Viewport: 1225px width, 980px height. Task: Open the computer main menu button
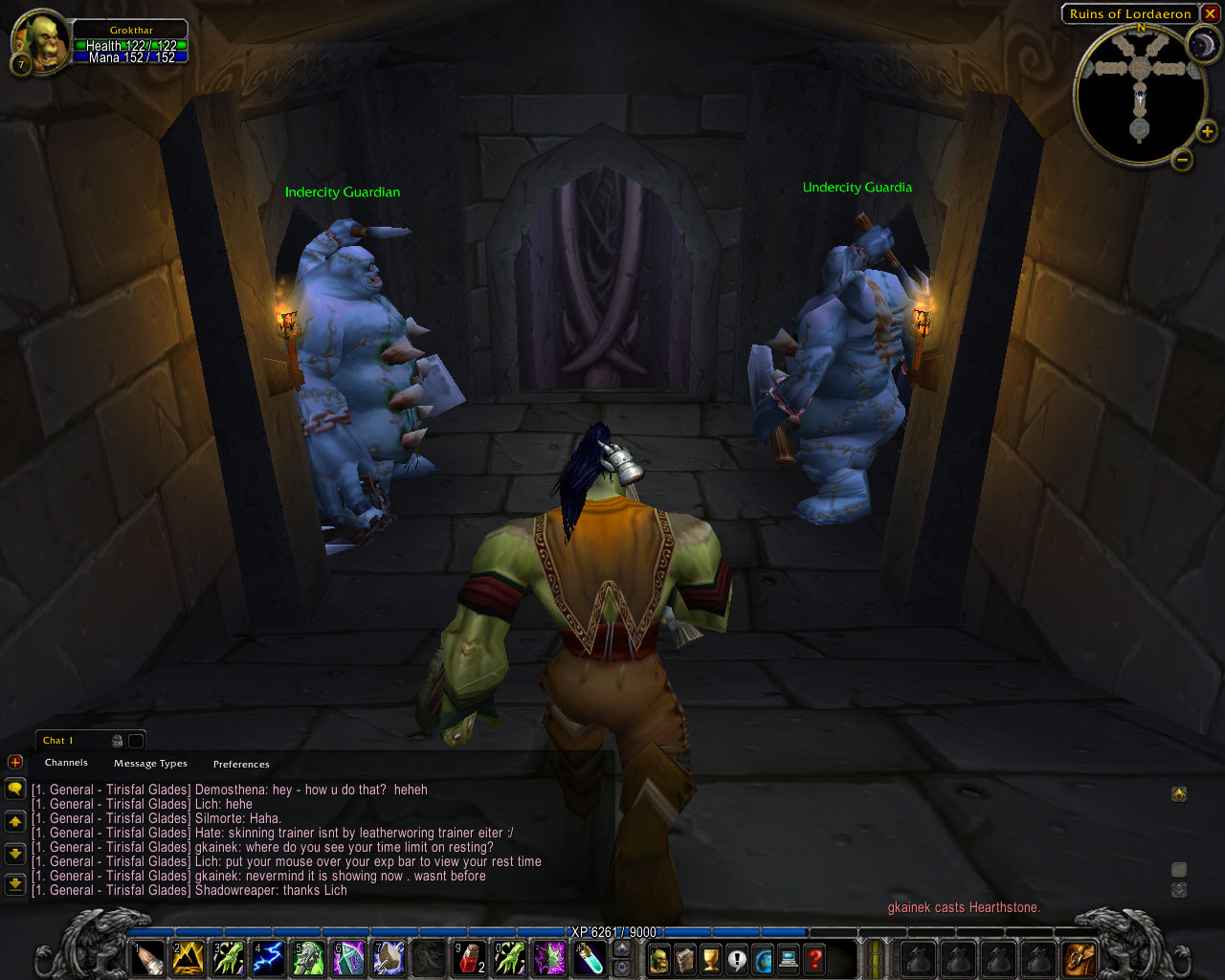(x=789, y=958)
